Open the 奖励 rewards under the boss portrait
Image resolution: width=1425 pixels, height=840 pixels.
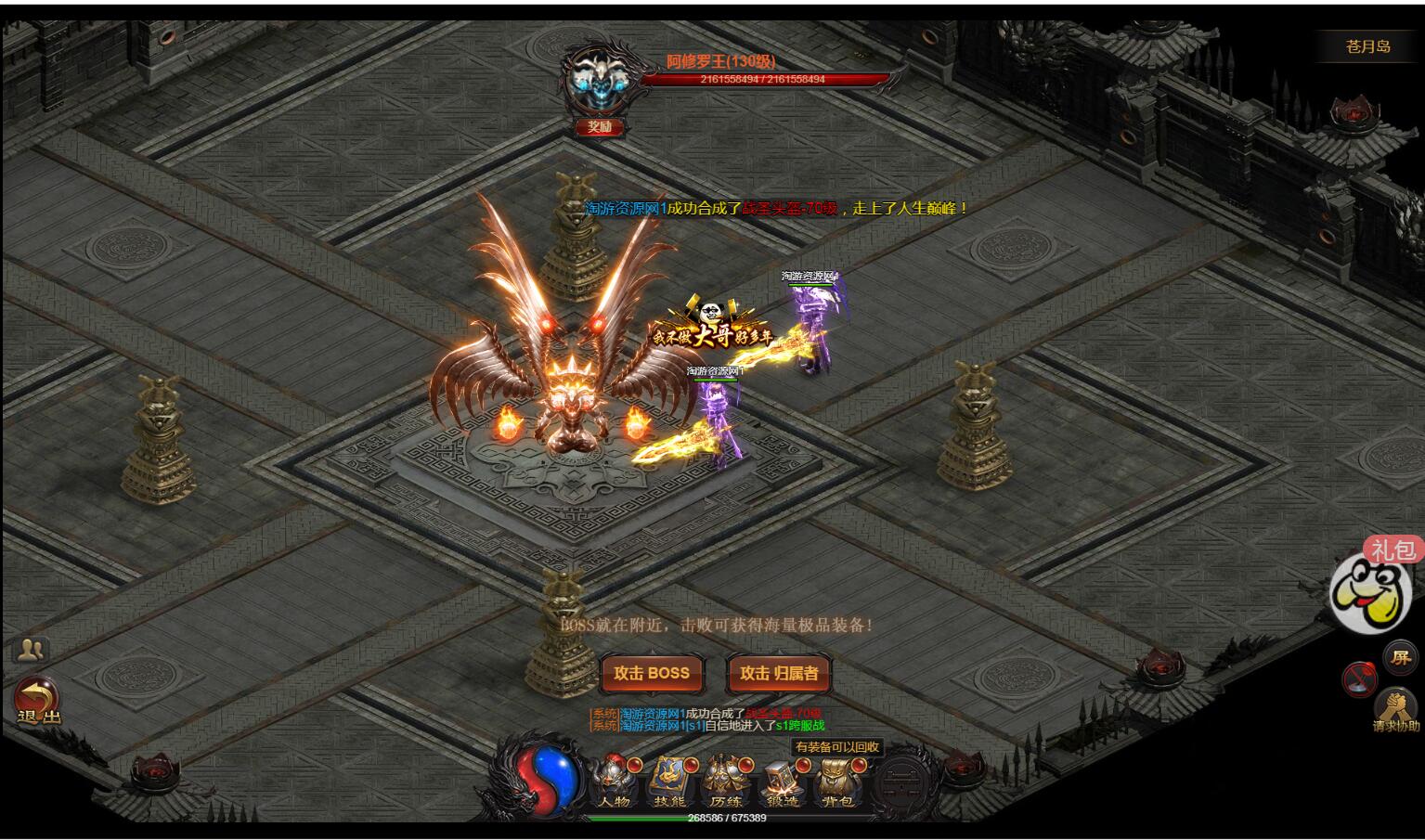[599, 127]
